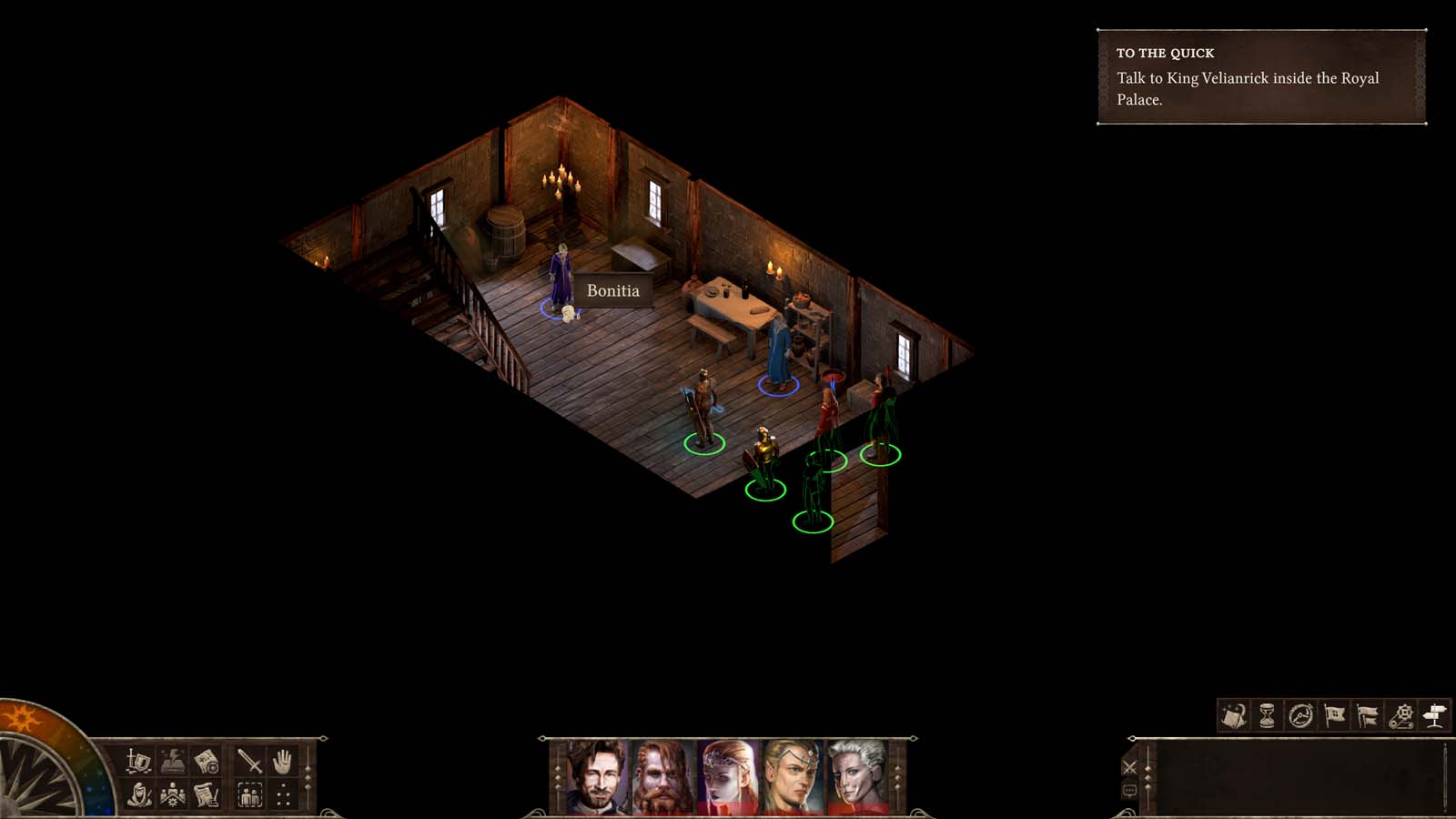Open the hourglass rest icon
The image size is (1456, 819).
click(1266, 714)
